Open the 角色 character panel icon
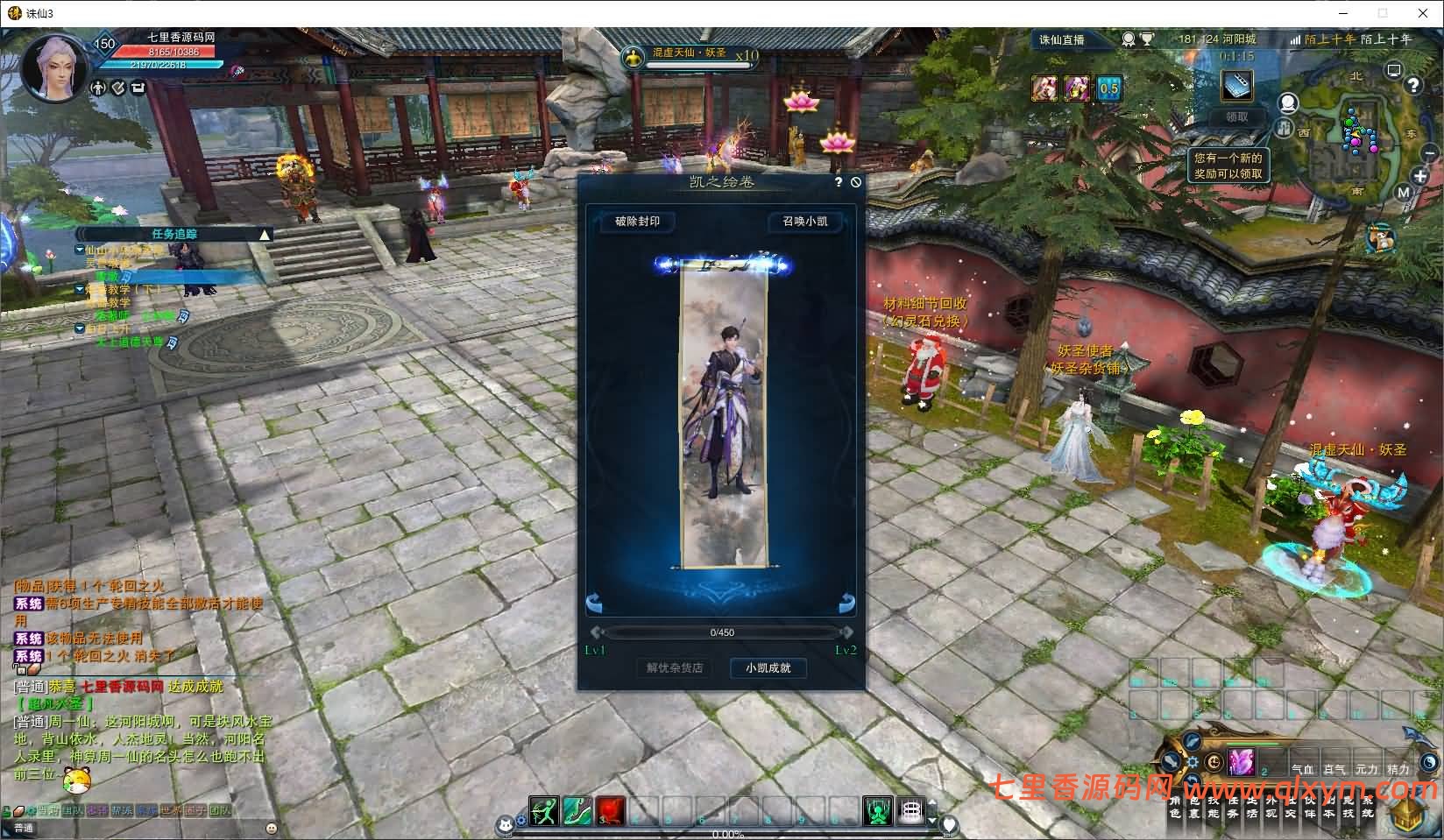The image size is (1444, 840). tap(1173, 808)
